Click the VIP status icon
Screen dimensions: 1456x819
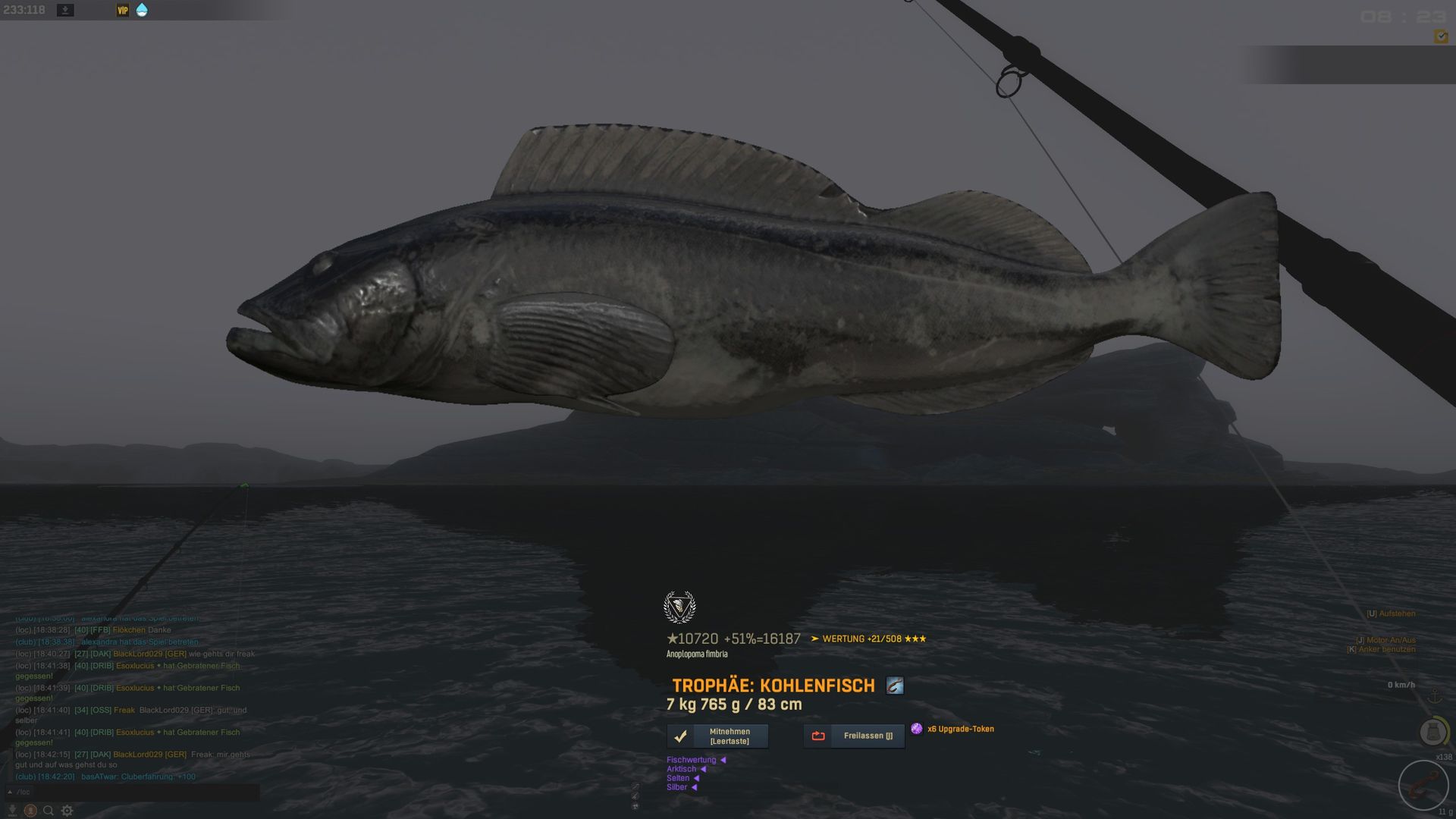pos(122,11)
